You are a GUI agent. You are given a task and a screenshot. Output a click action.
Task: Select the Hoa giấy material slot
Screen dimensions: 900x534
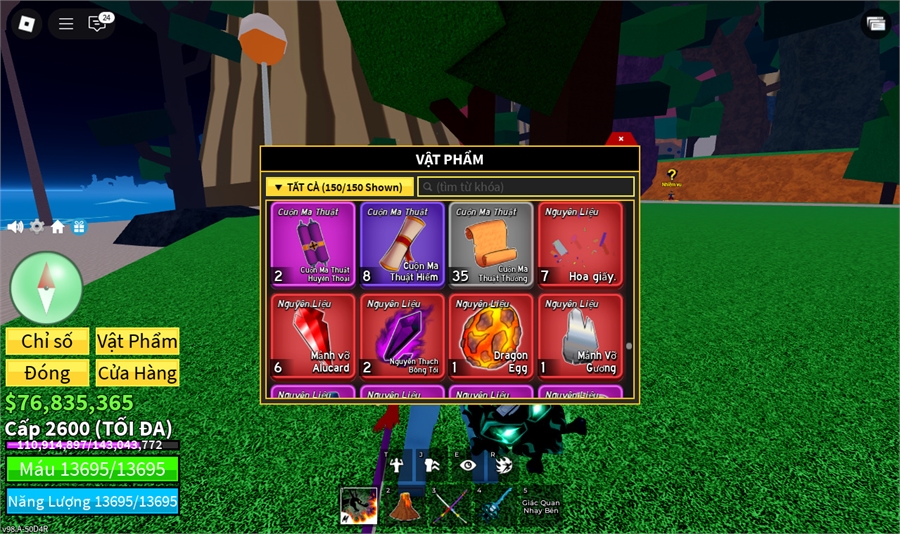(580, 245)
